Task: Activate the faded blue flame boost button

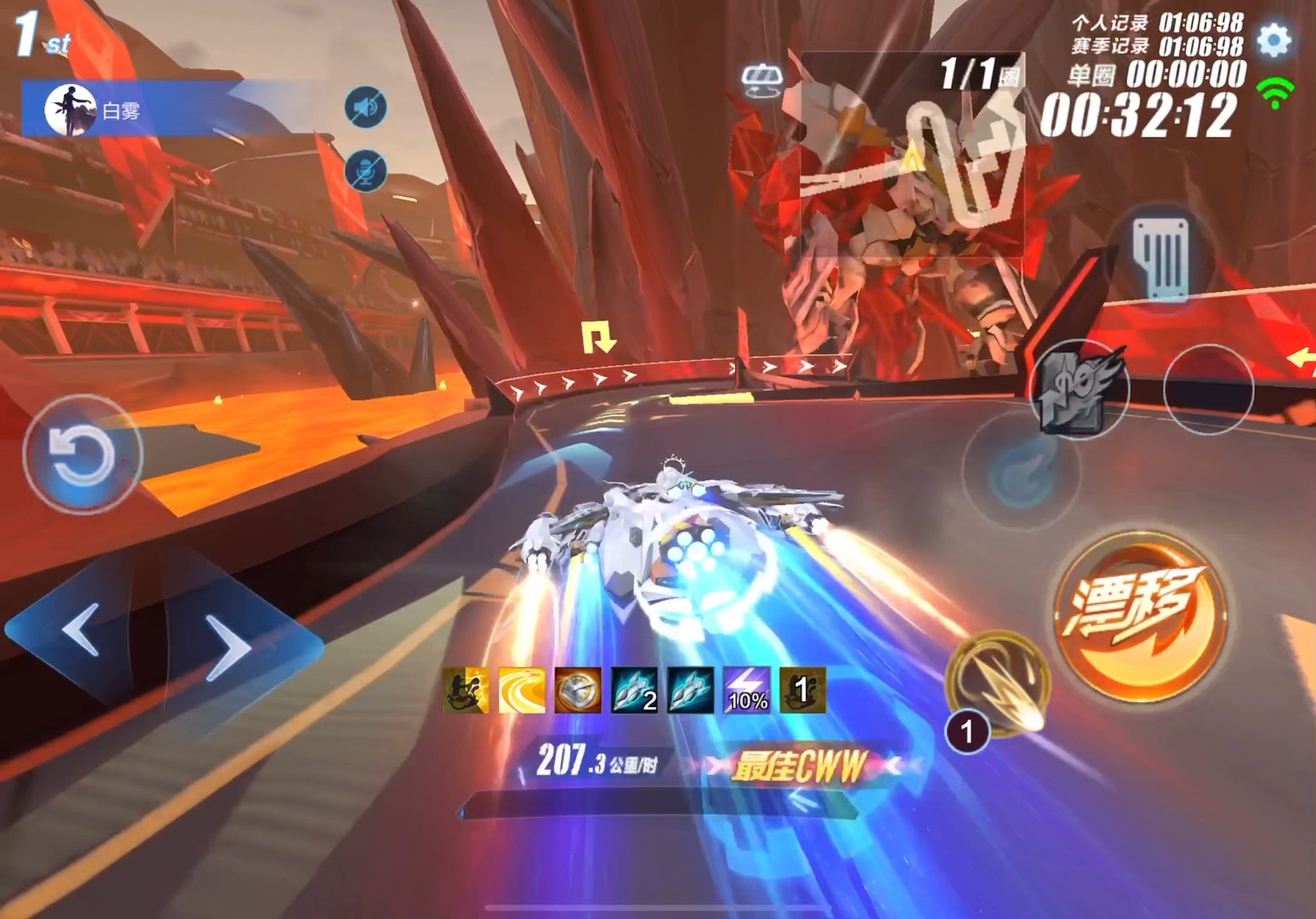Action: click(x=1021, y=471)
